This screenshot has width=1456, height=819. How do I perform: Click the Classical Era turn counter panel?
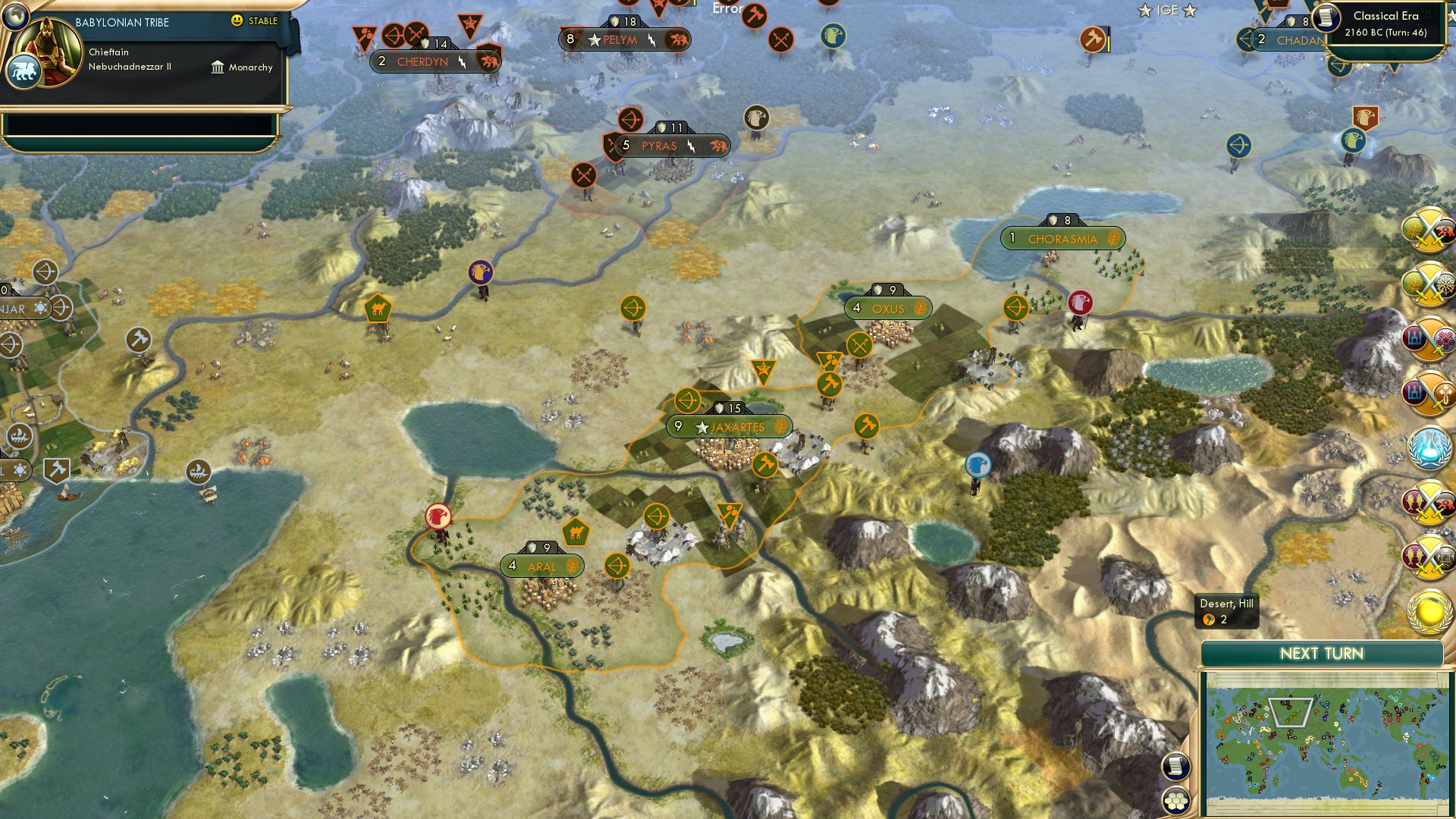pyautogui.click(x=1382, y=24)
